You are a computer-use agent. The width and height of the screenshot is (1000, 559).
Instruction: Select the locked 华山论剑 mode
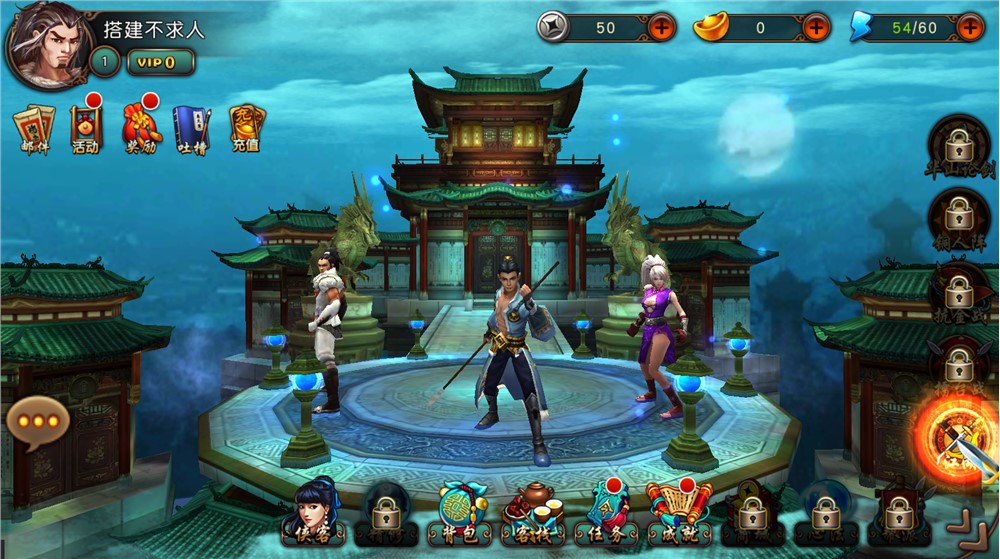tap(958, 148)
